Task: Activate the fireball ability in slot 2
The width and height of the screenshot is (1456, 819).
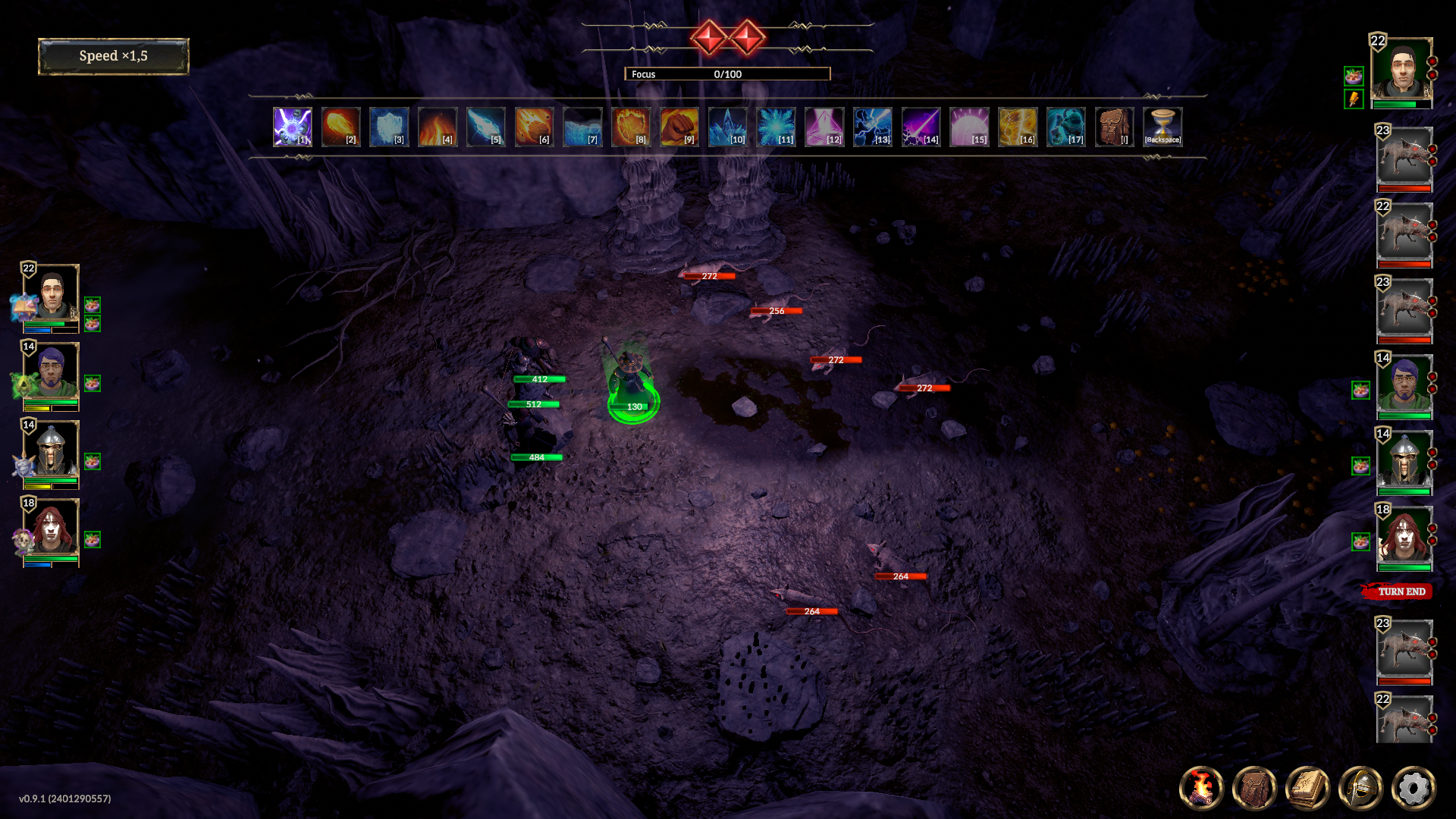Action: [x=340, y=127]
